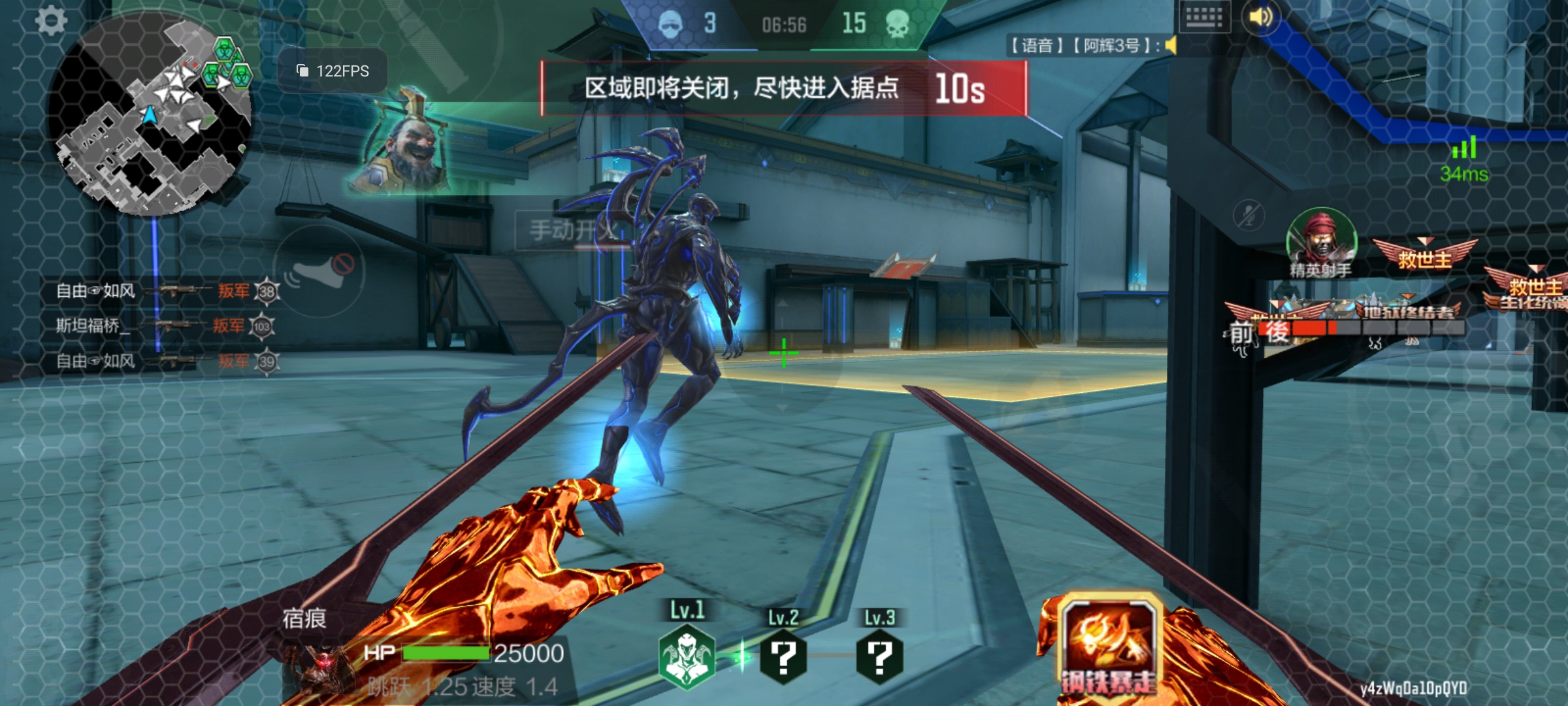Screen dimensions: 1568x706
Task: Open the gear settings menu
Action: click(x=51, y=21)
